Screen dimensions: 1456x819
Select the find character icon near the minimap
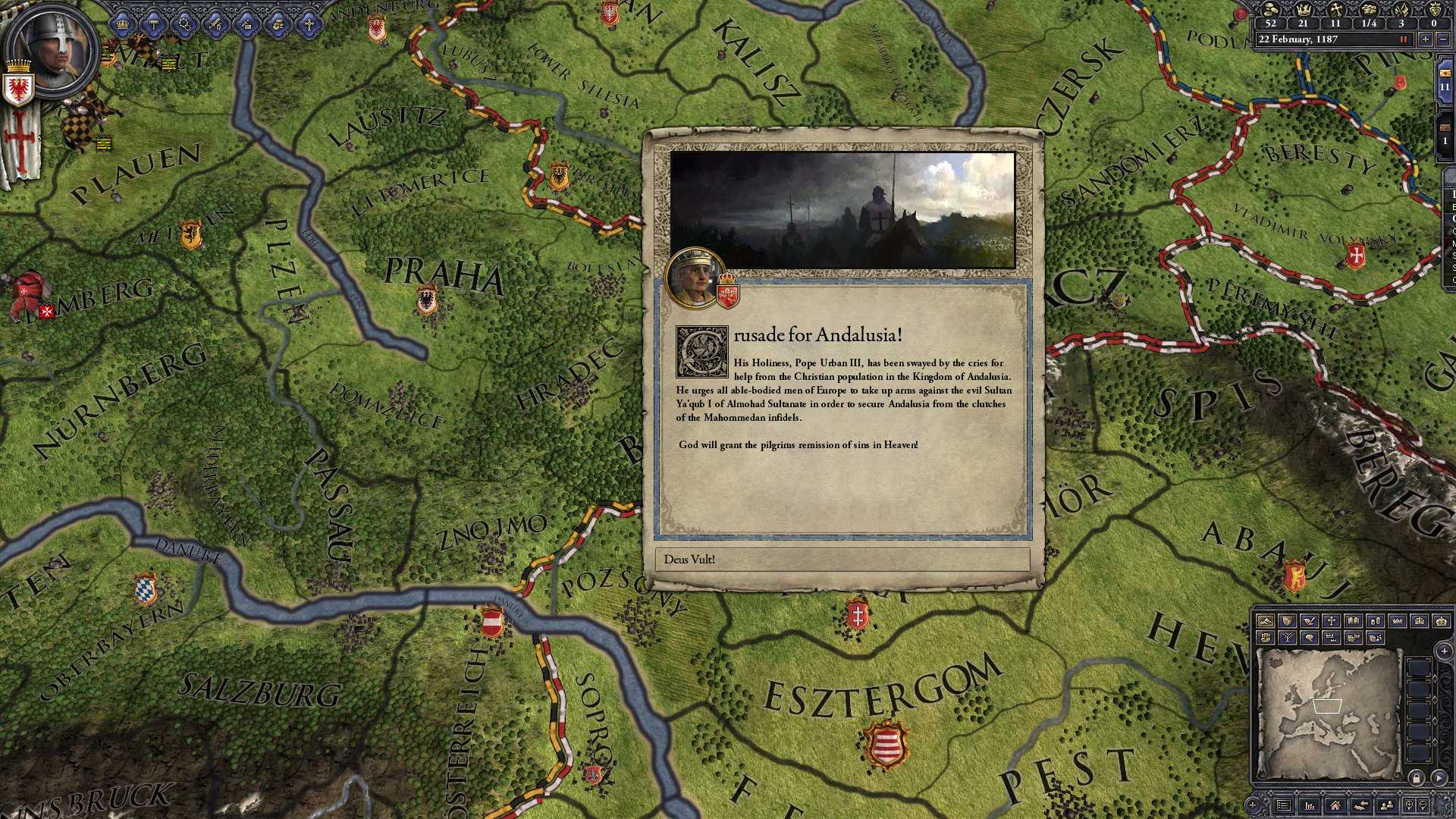[x=1386, y=805]
